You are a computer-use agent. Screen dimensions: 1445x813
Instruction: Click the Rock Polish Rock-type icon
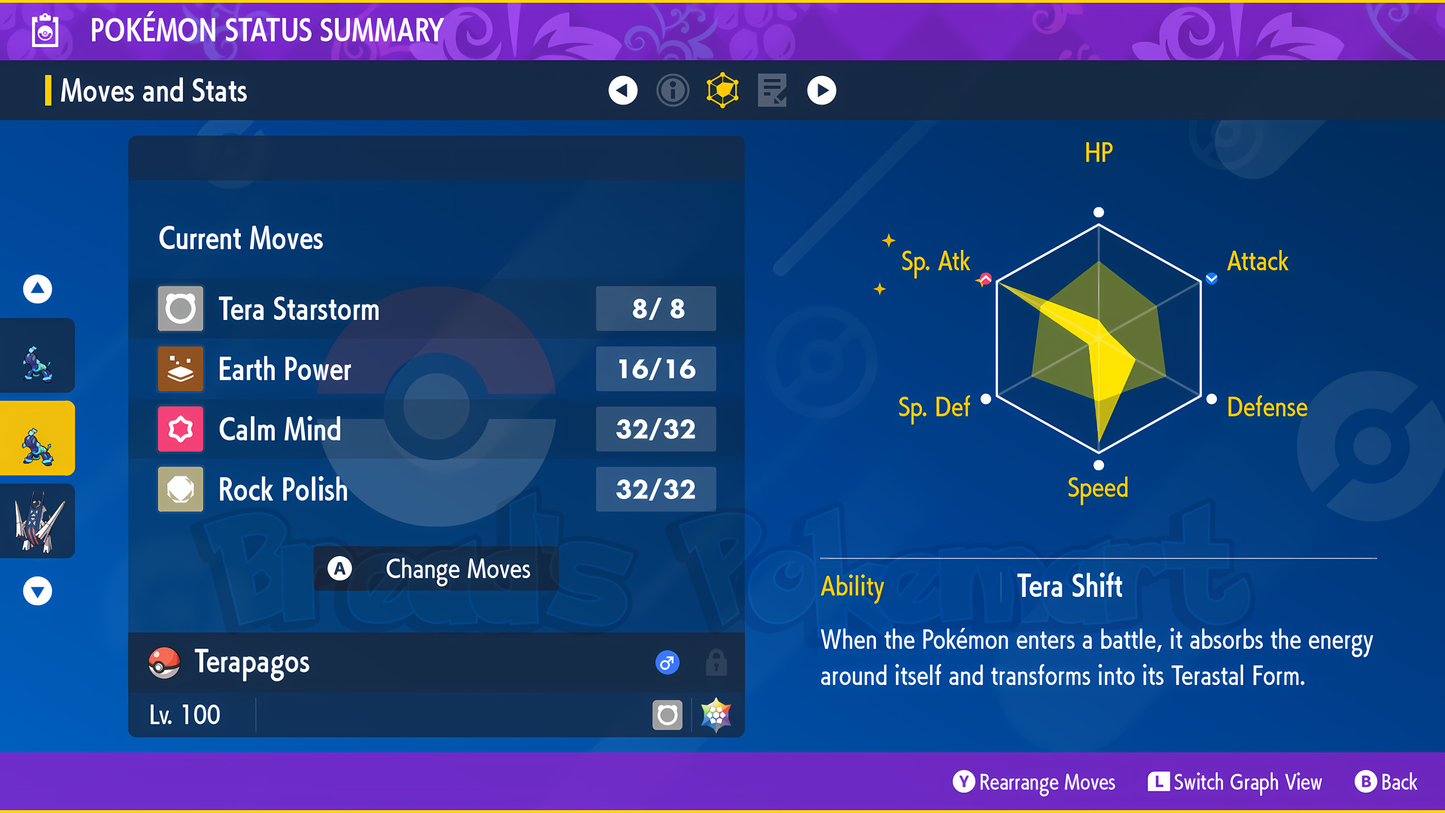180,489
